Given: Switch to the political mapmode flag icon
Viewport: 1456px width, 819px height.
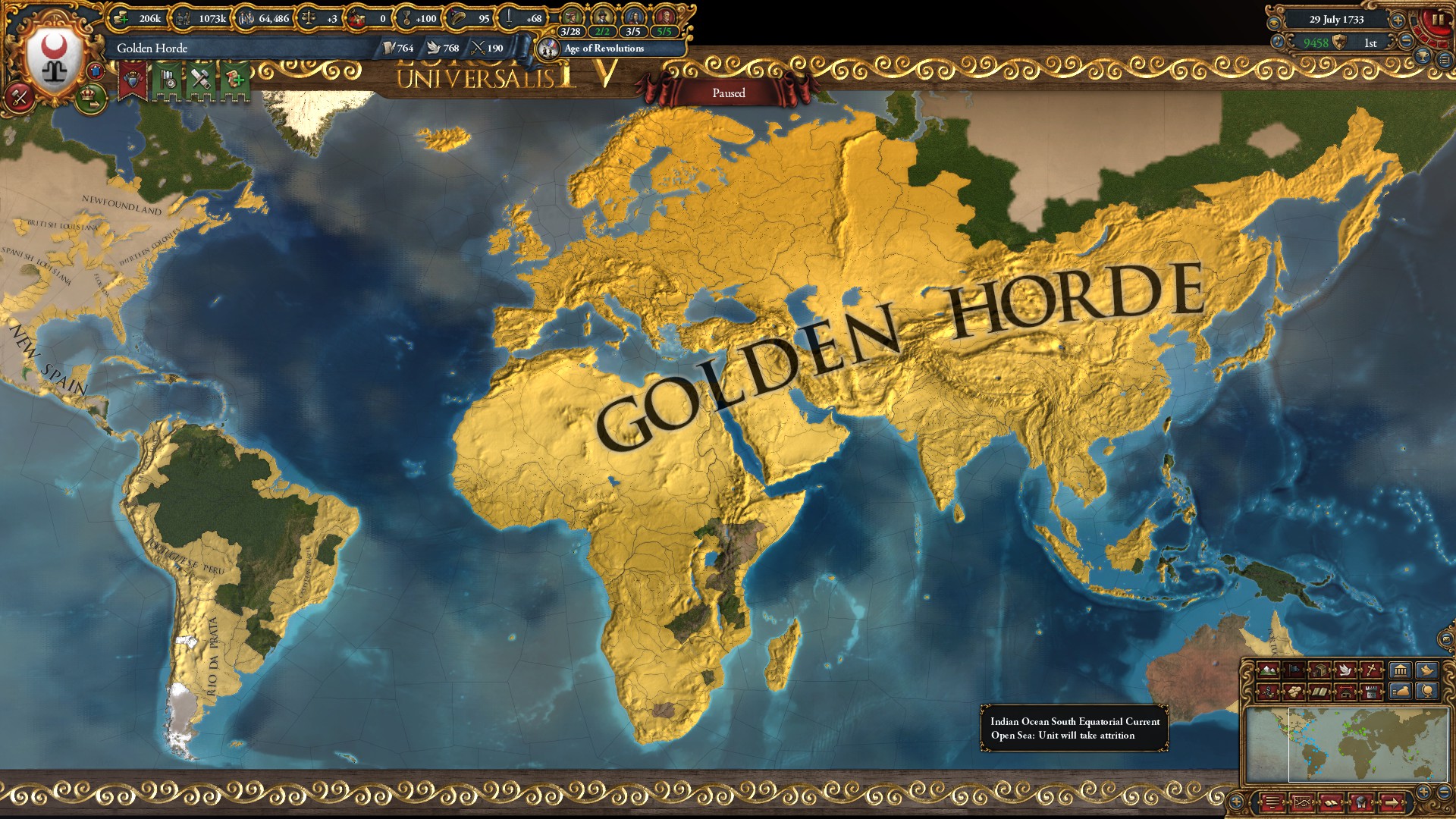Looking at the screenshot, I should click(1294, 670).
